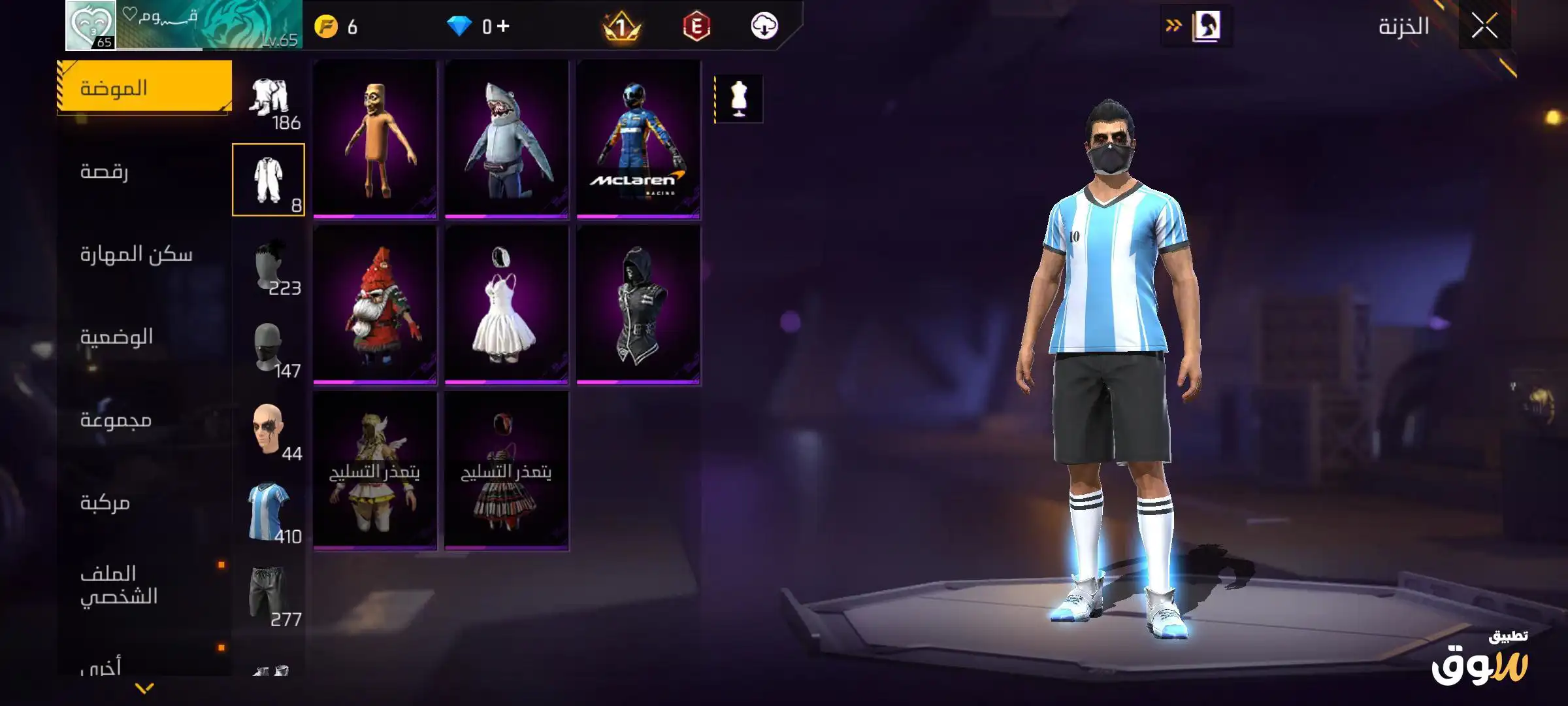The height and width of the screenshot is (706, 1568).
Task: Choose the McLaren racing suit outfit
Action: point(638,139)
